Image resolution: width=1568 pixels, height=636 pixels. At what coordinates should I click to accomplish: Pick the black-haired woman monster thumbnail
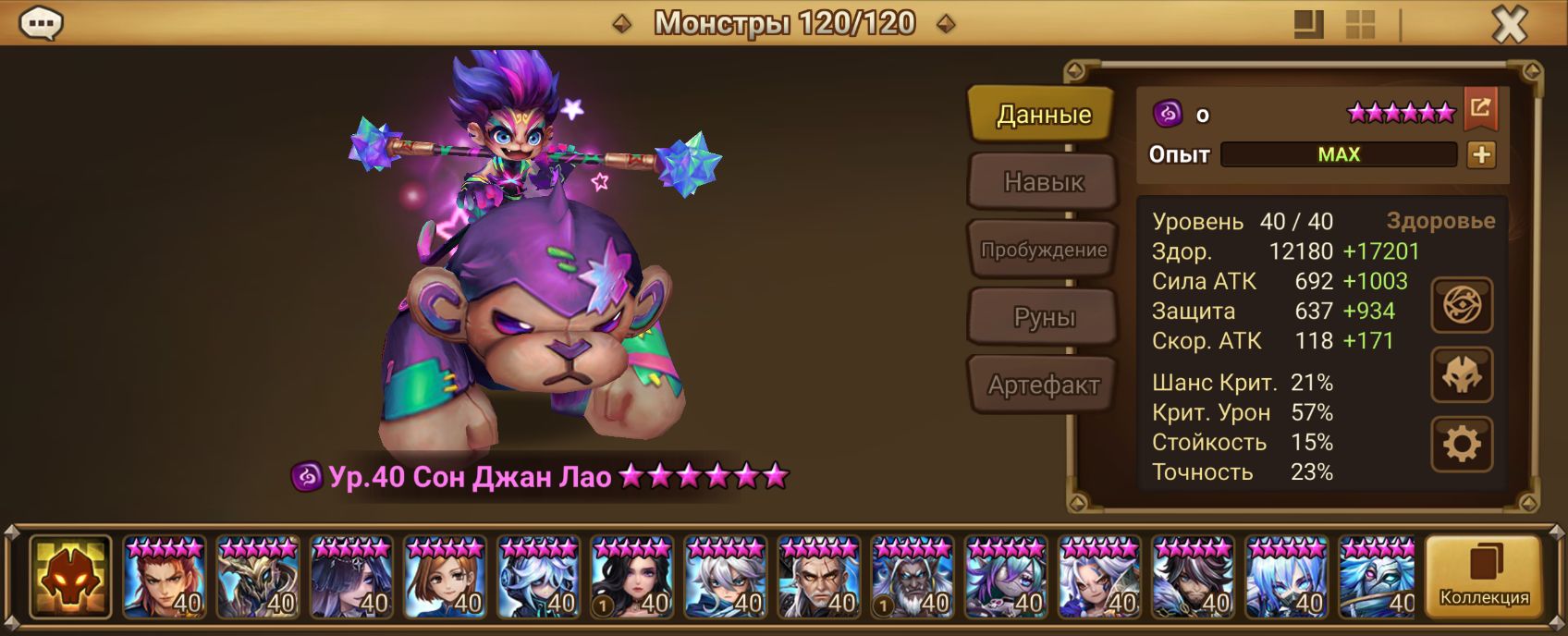tap(631, 577)
